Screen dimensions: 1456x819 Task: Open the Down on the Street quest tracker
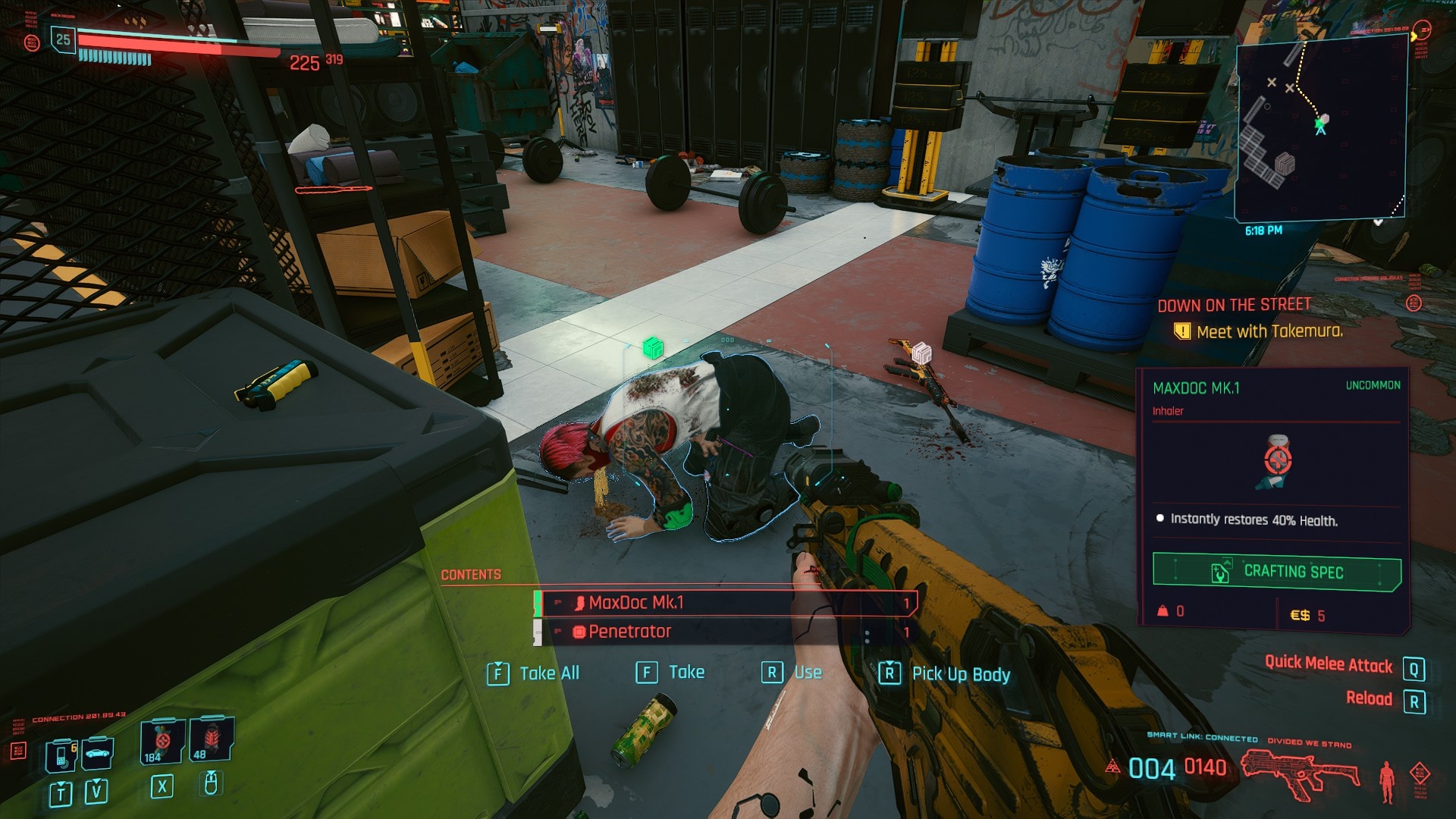tap(1234, 305)
